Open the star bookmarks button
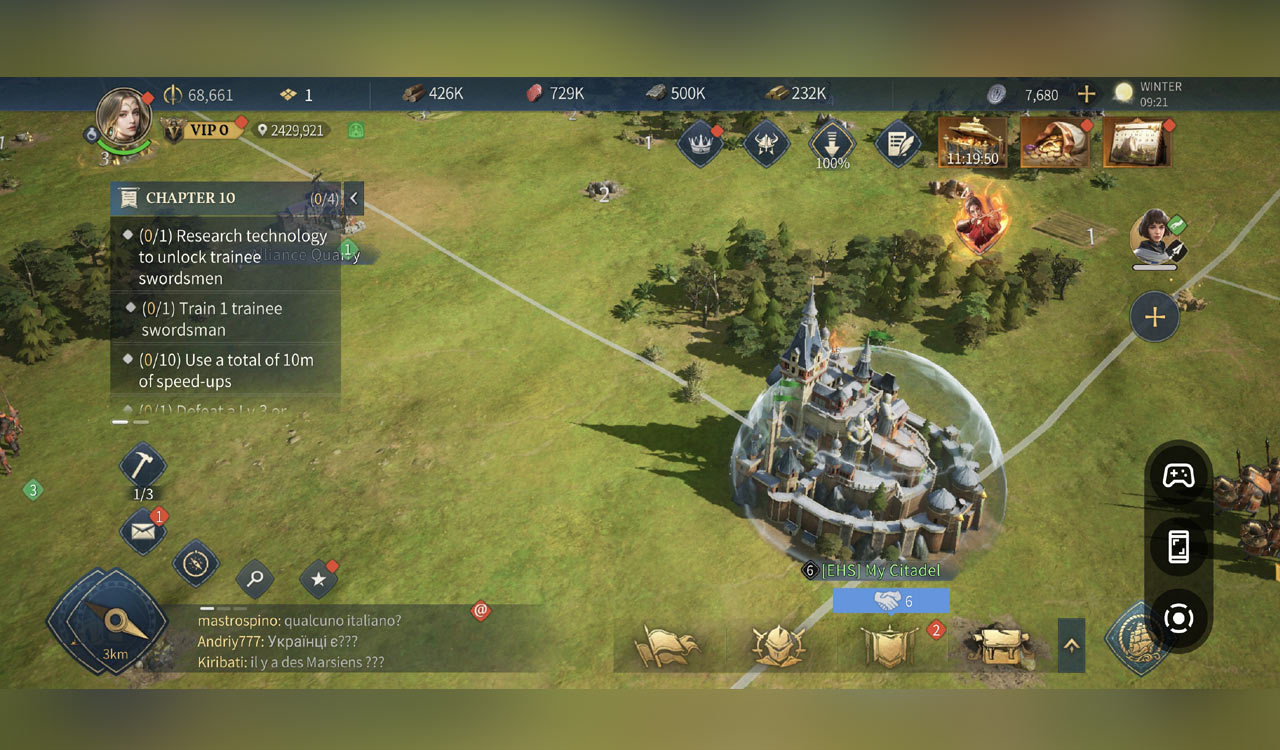The height and width of the screenshot is (750, 1280). point(319,578)
